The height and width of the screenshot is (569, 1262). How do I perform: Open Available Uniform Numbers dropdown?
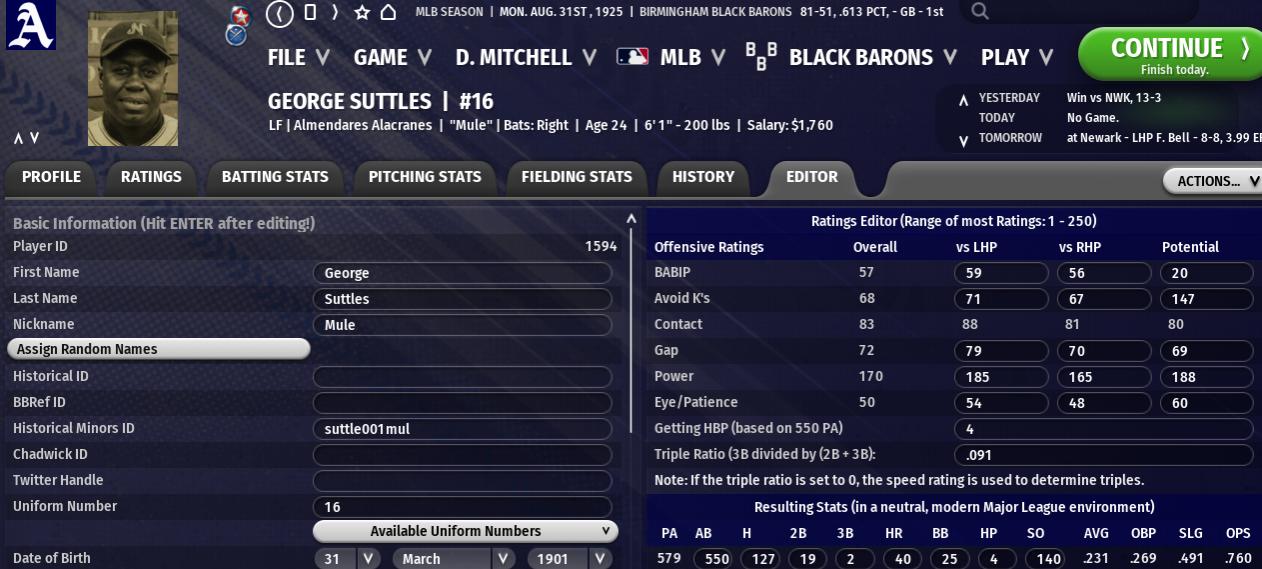(x=465, y=531)
